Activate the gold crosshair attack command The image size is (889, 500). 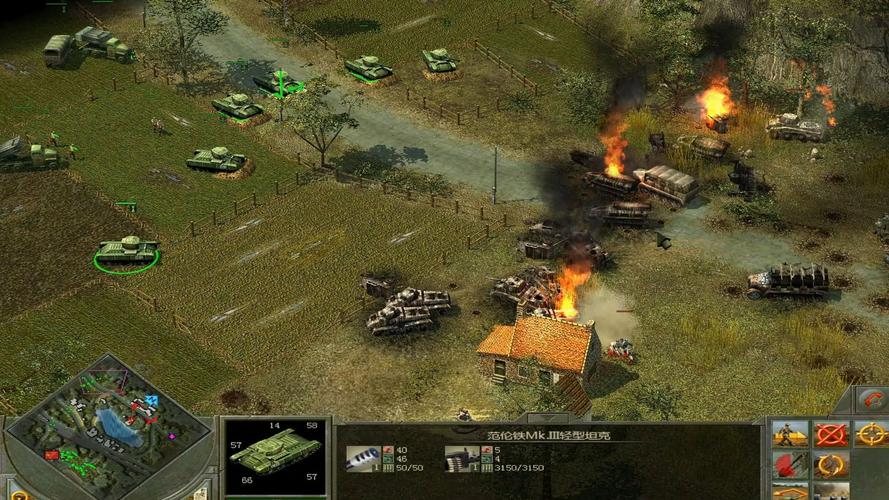[x=871, y=435]
